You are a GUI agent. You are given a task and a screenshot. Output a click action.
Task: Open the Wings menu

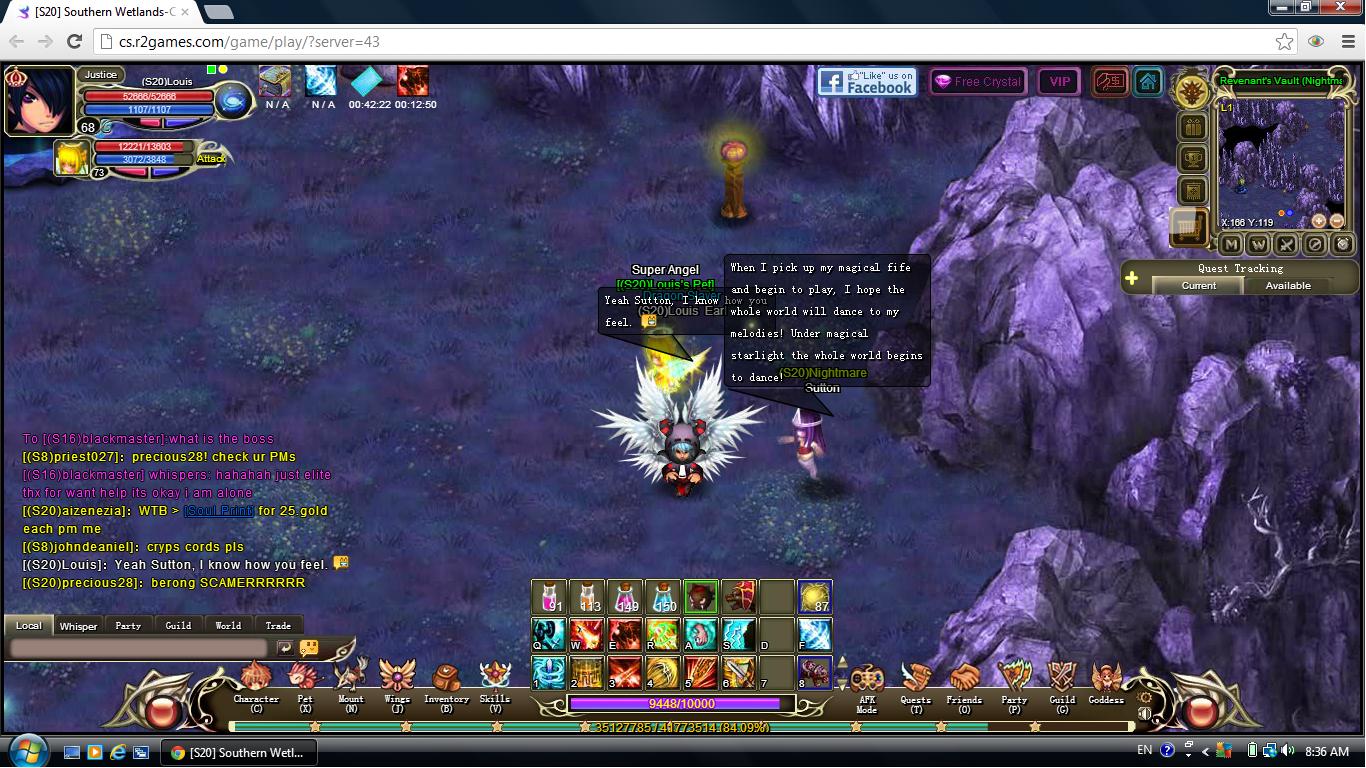(397, 682)
